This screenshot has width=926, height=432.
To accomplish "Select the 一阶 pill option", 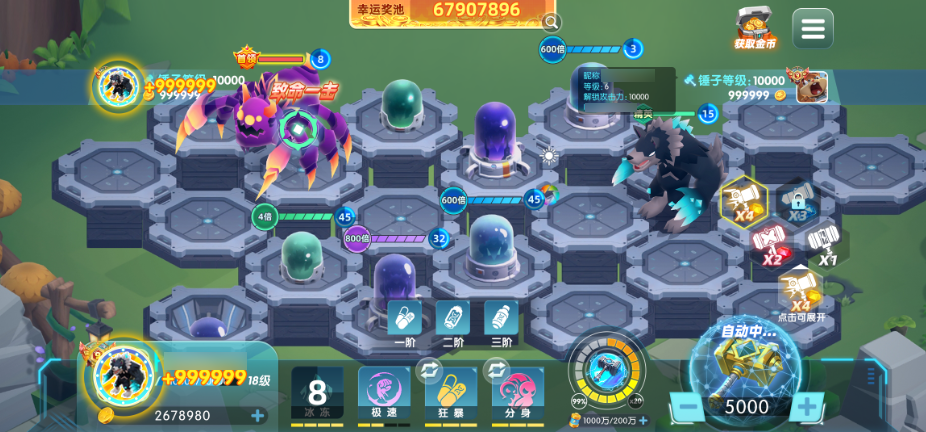I will [405, 321].
